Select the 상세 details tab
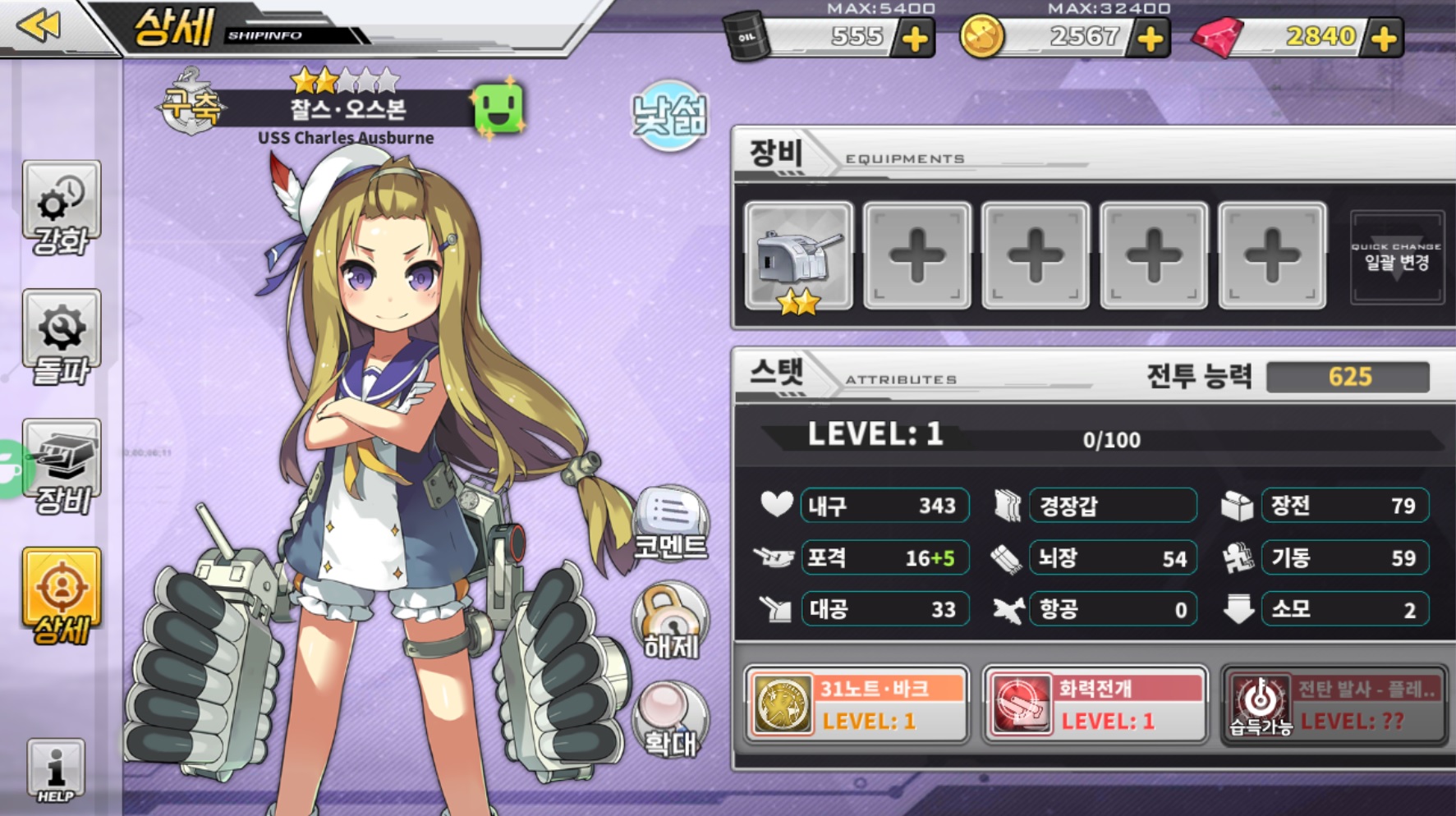Viewport: 1456px width, 816px height. (x=62, y=596)
